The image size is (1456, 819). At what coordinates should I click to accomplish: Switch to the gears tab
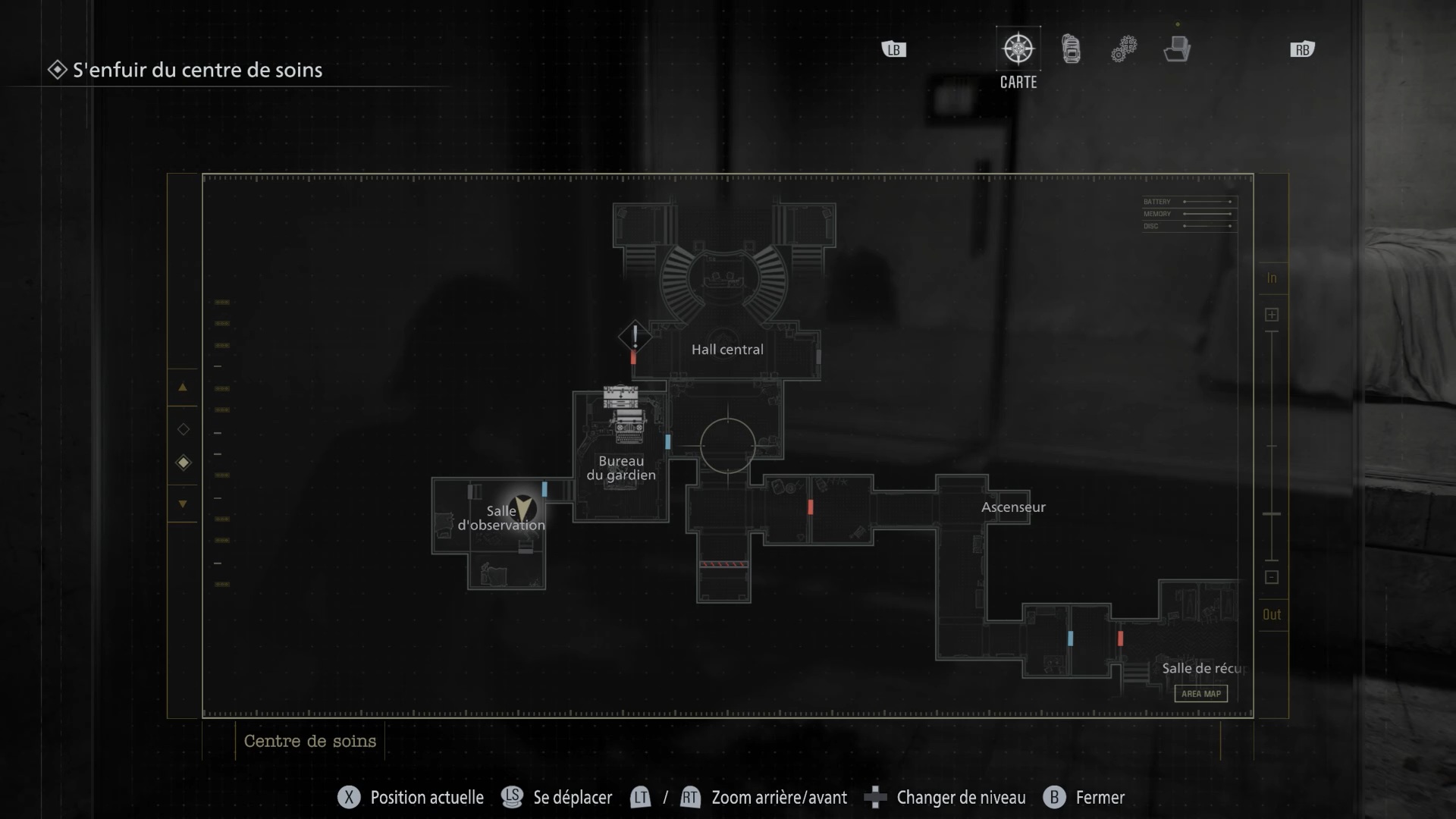(x=1124, y=49)
